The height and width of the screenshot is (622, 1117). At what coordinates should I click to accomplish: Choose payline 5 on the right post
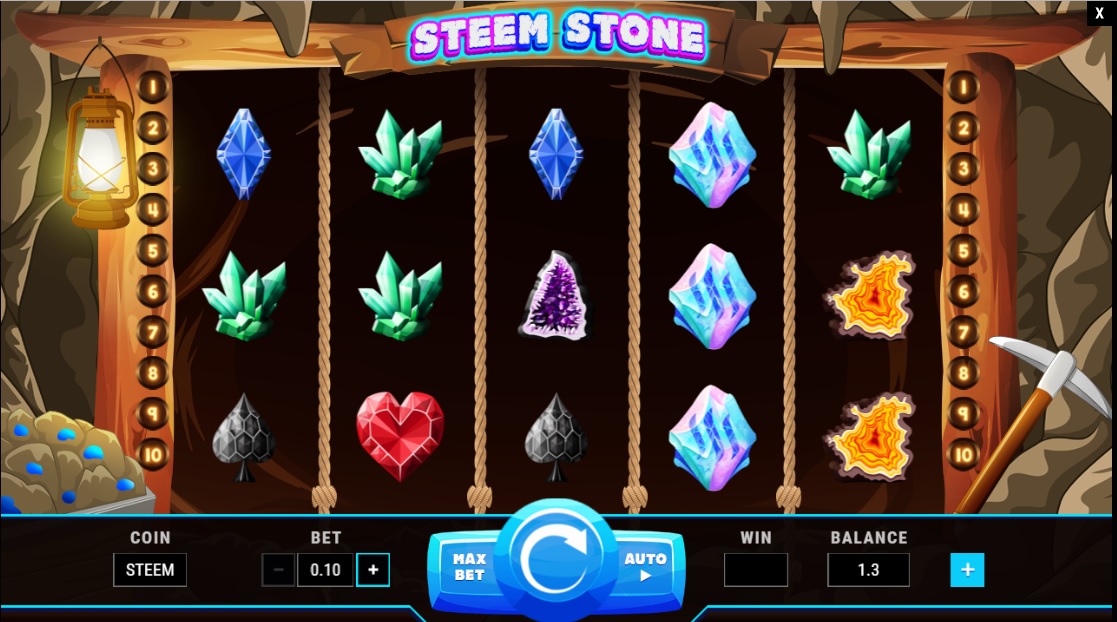[962, 250]
